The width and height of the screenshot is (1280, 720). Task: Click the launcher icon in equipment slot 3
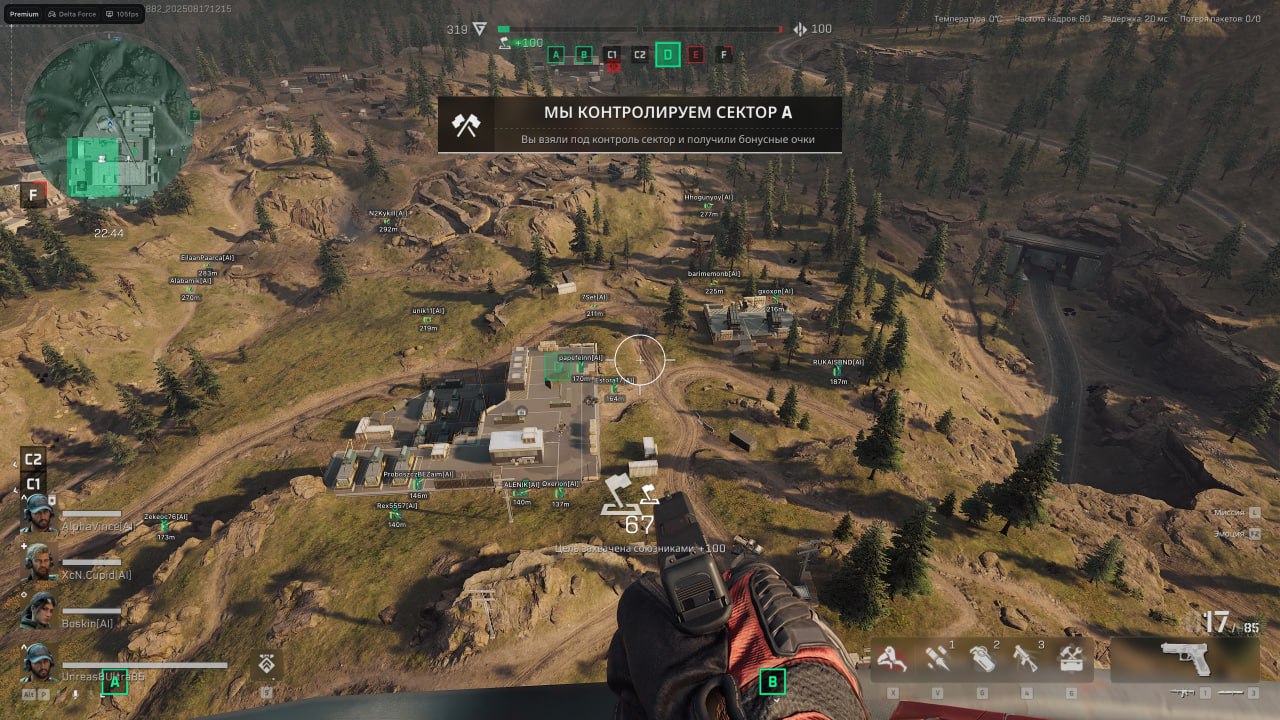(1025, 658)
